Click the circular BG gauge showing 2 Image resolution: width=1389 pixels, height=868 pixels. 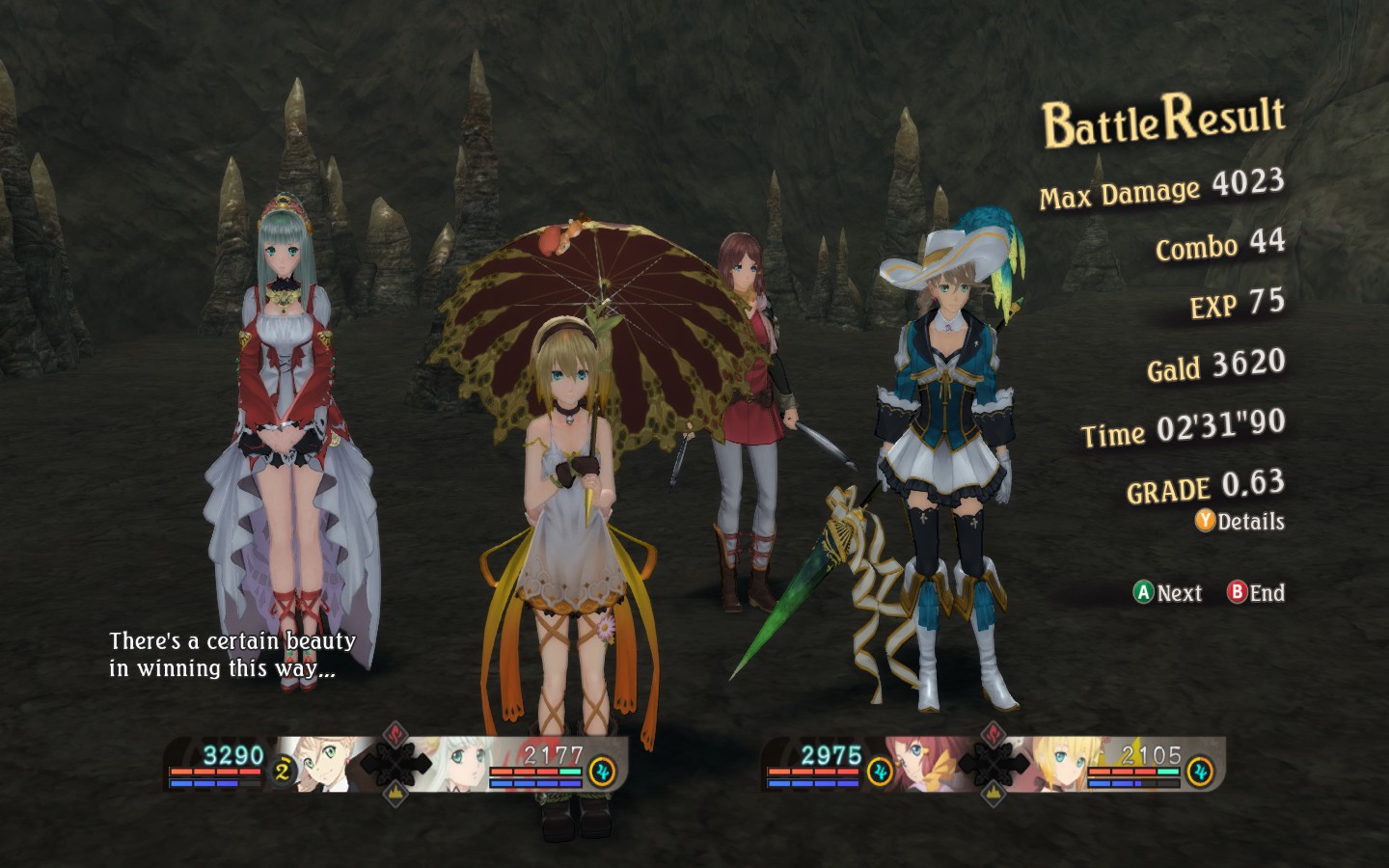[x=282, y=769]
